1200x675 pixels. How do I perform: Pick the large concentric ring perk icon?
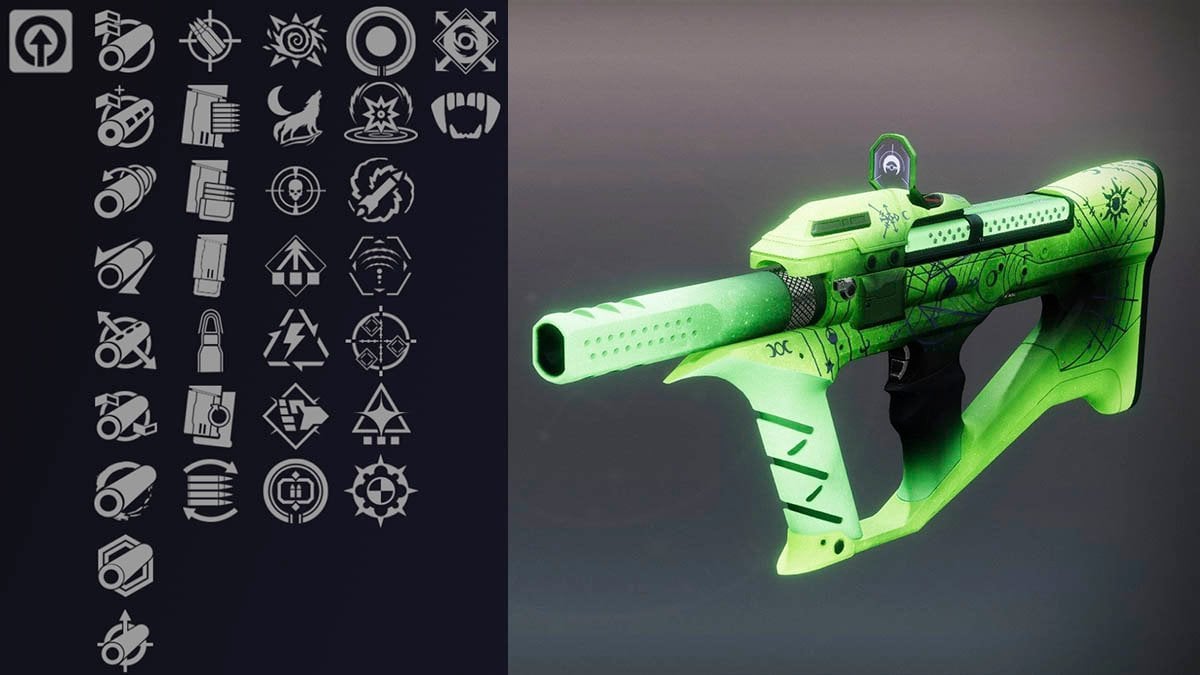click(381, 41)
